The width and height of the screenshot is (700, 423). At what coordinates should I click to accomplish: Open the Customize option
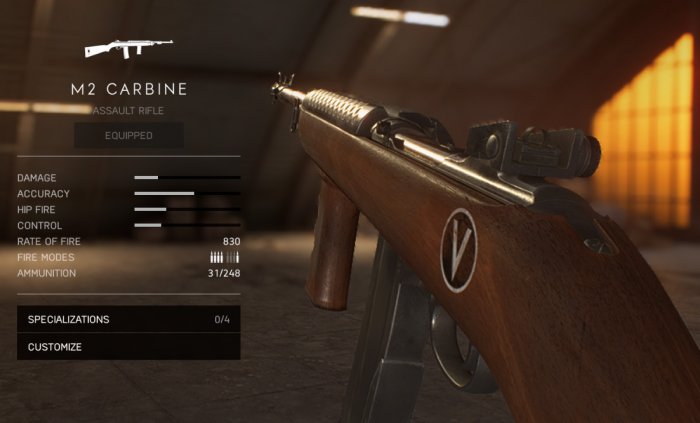128,347
